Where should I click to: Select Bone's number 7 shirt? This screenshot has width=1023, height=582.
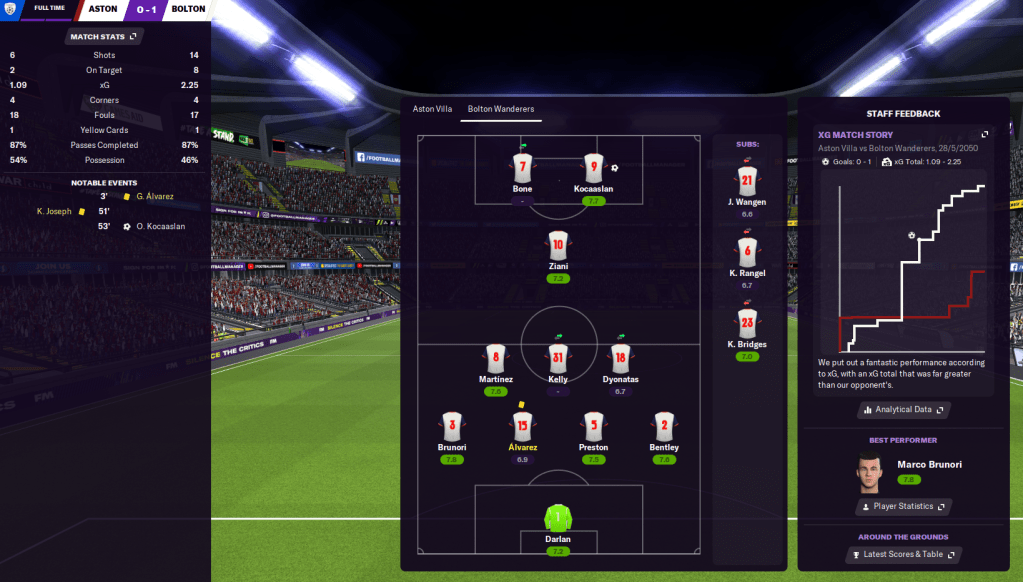(x=522, y=168)
